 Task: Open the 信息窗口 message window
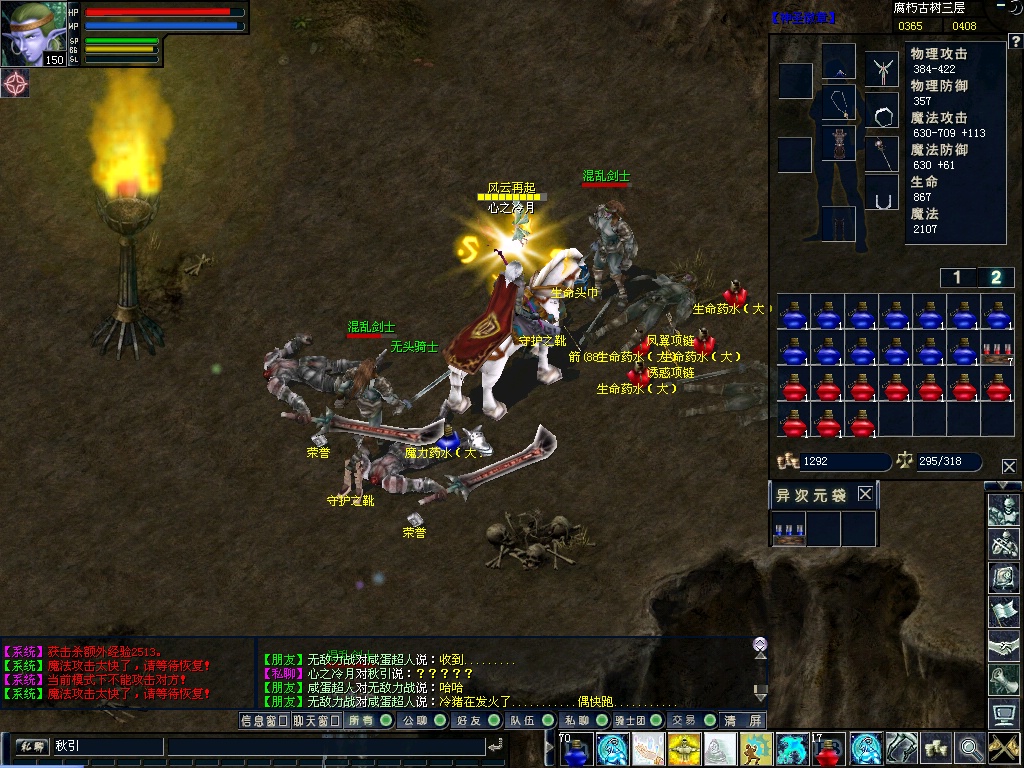(264, 720)
